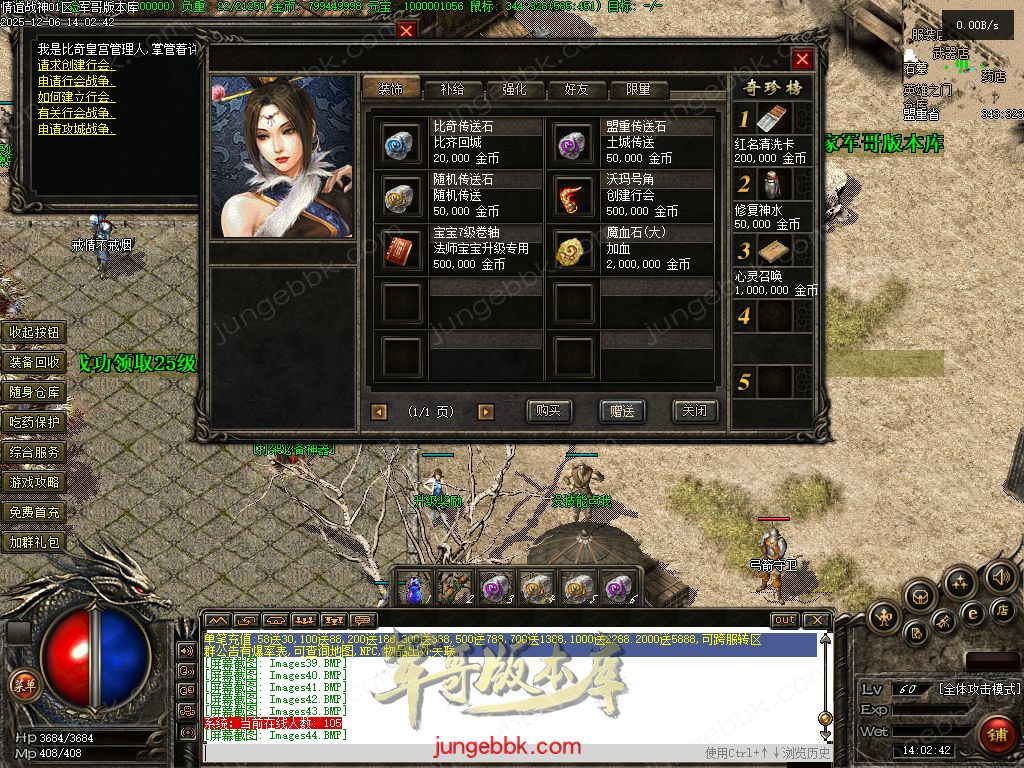Show the 限量 tab
The image size is (1024, 768).
(637, 89)
